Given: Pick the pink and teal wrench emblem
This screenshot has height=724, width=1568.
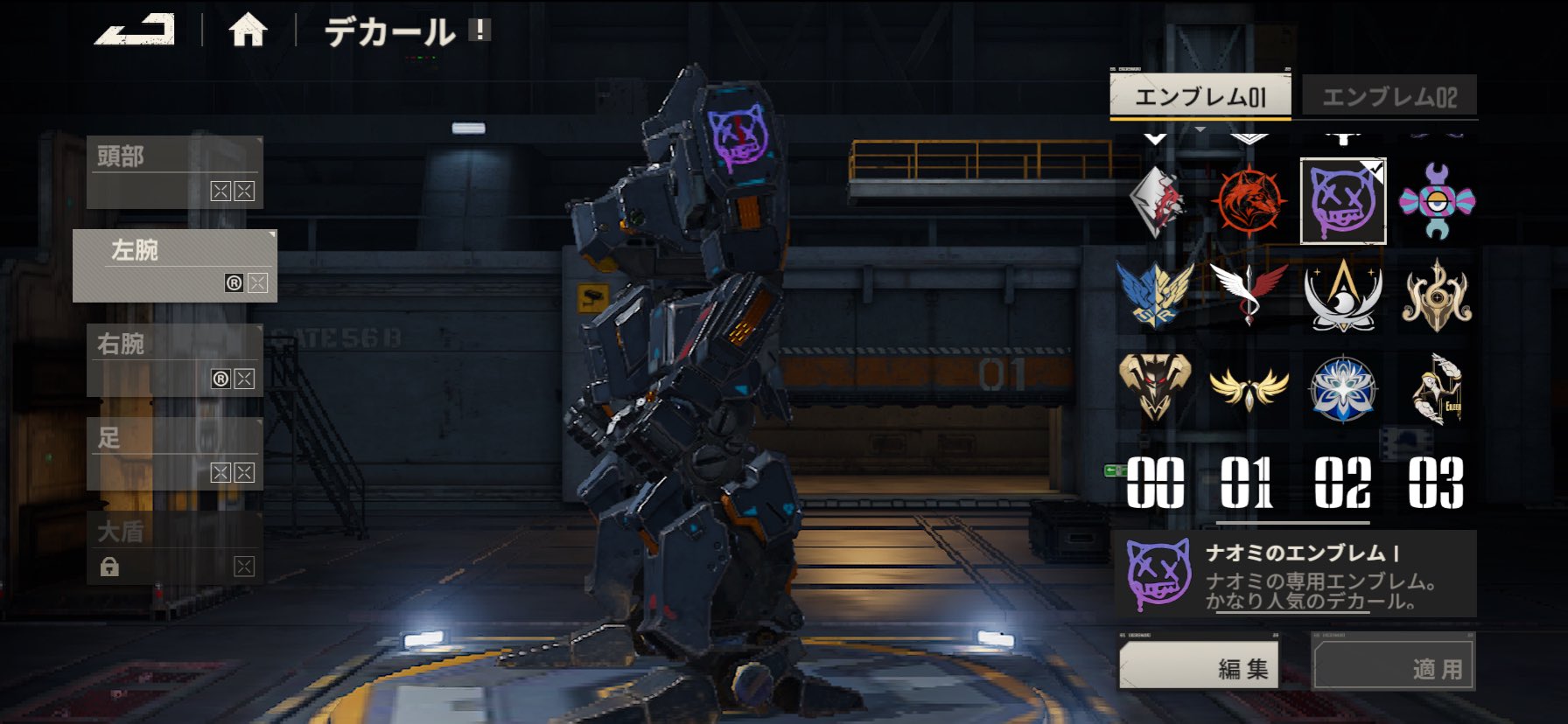Looking at the screenshot, I should pyautogui.click(x=1436, y=201).
